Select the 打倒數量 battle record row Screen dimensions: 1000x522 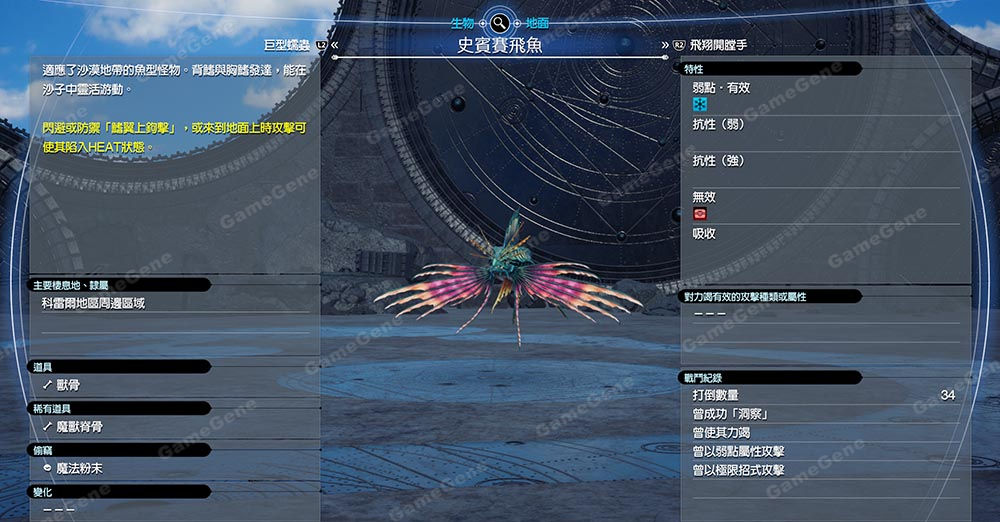[x=820, y=396]
